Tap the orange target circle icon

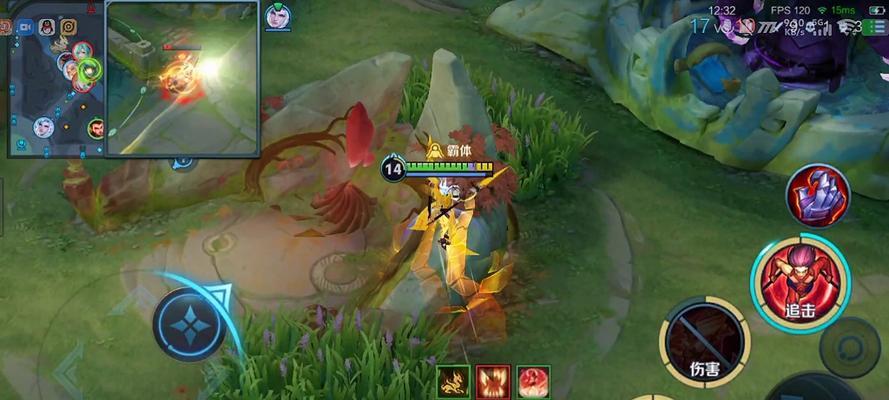point(68,27)
